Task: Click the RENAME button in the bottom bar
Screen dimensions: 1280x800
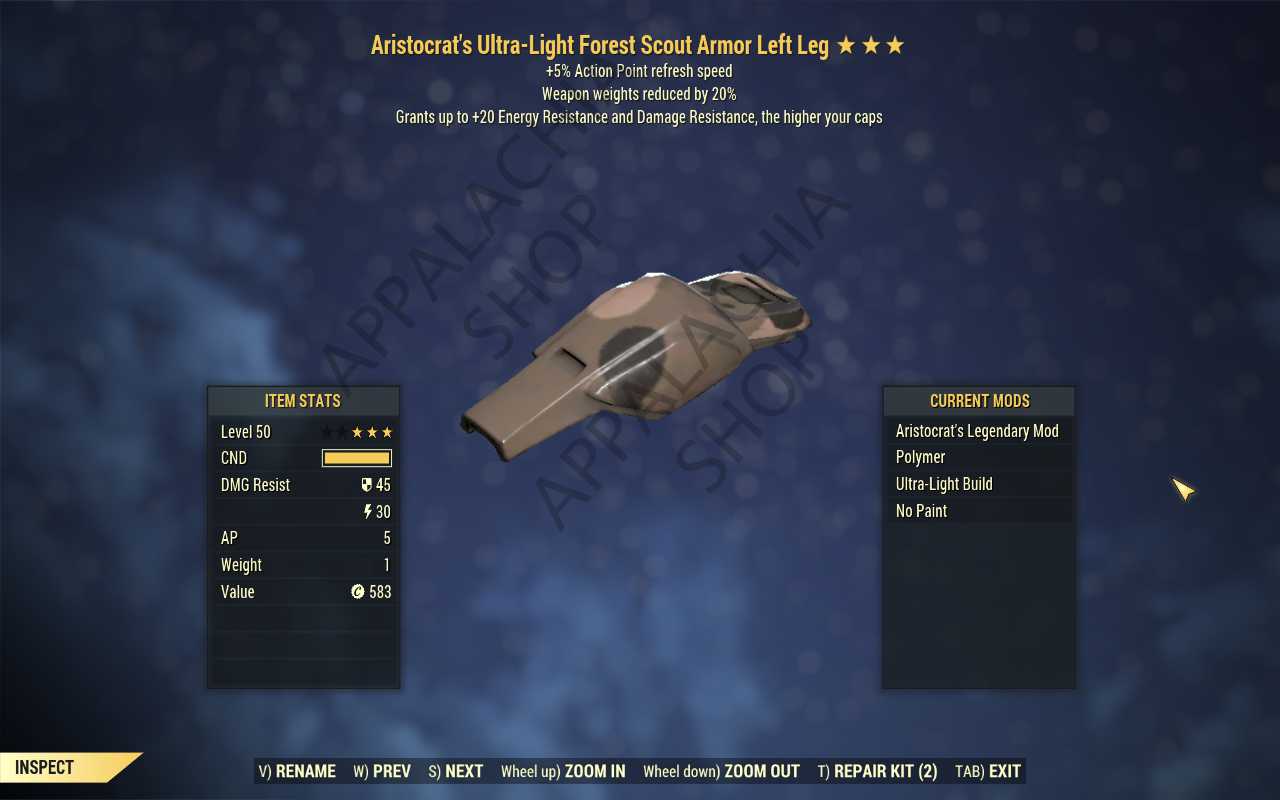Action: click(x=297, y=771)
